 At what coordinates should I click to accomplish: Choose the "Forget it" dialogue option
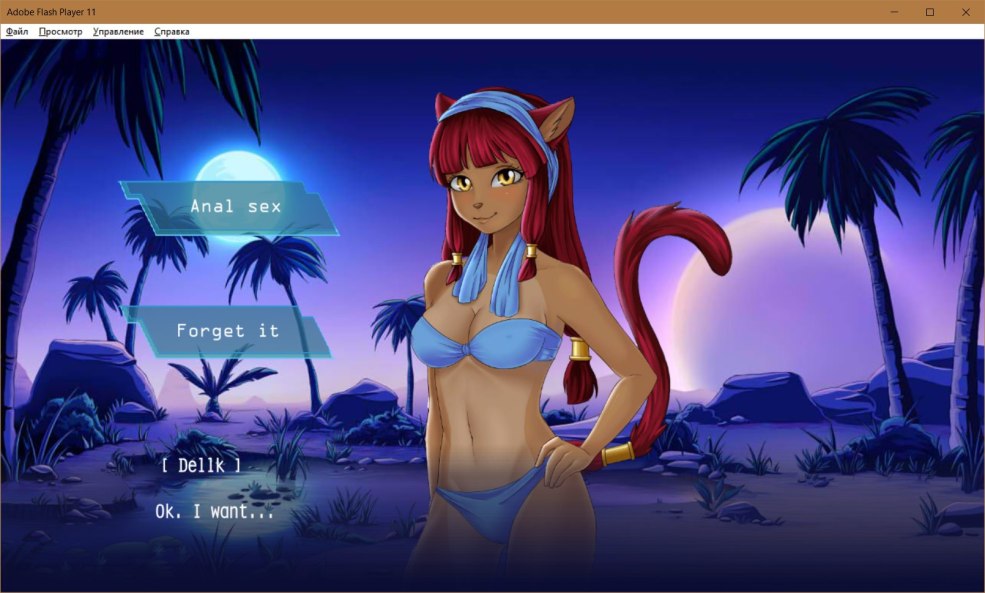228,331
